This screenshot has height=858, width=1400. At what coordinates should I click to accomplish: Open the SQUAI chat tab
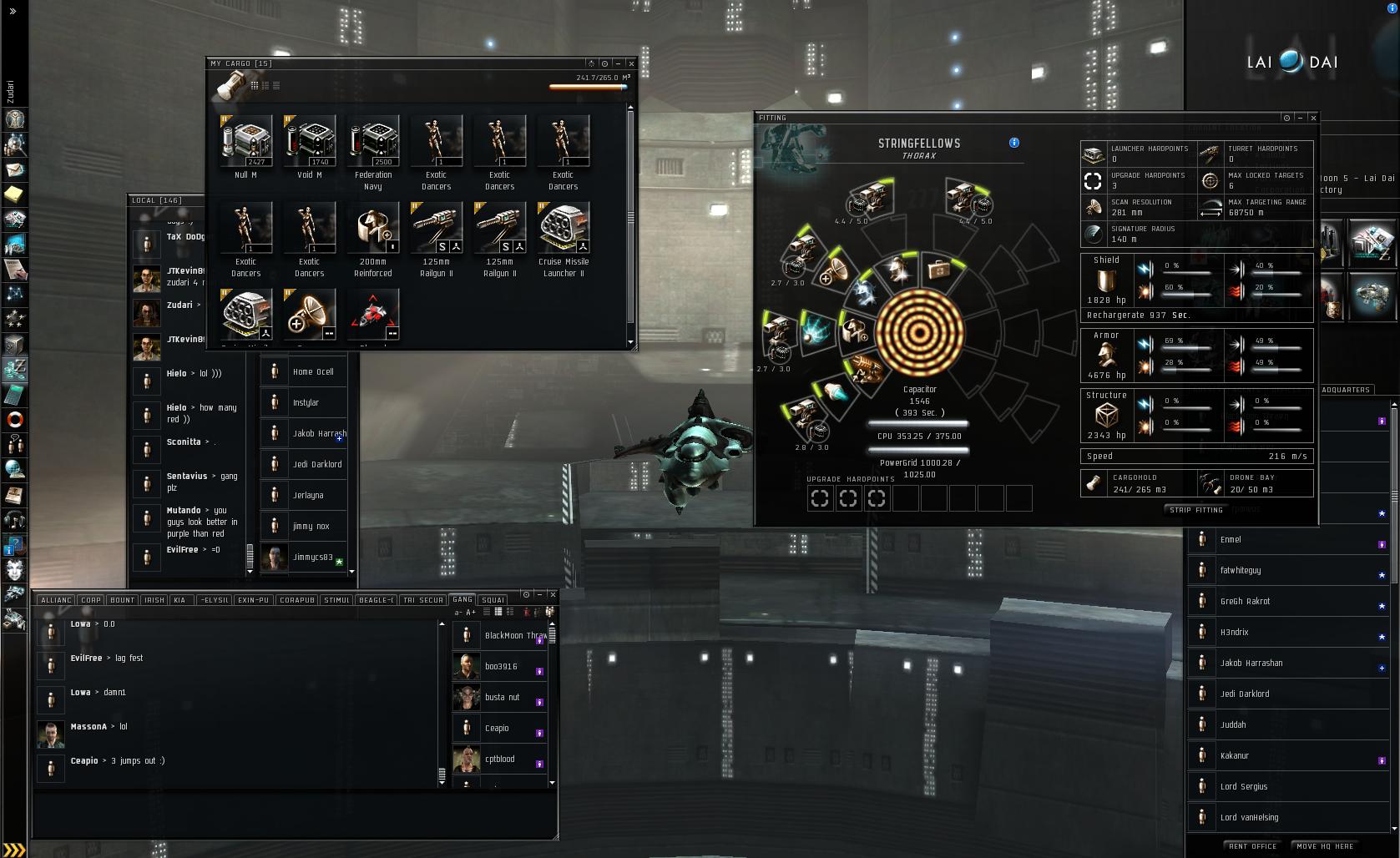tap(493, 600)
